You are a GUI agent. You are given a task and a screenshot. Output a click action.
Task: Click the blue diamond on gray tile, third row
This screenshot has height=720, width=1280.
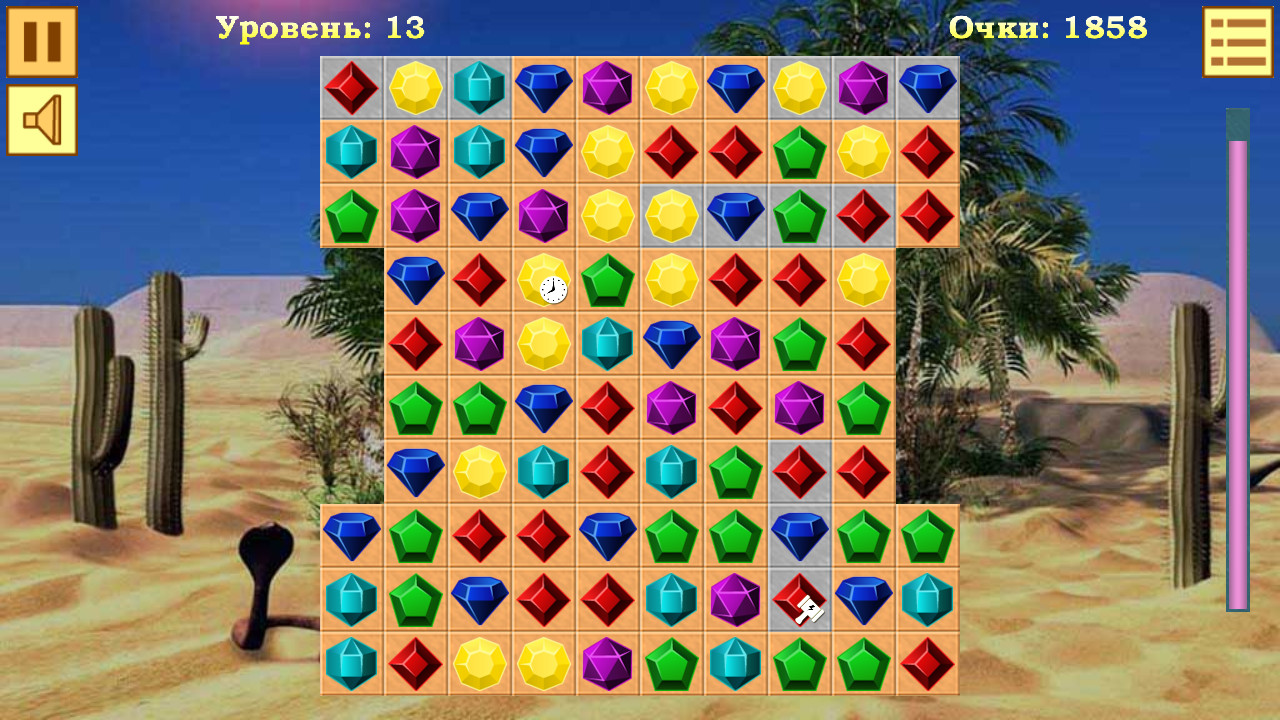click(735, 218)
